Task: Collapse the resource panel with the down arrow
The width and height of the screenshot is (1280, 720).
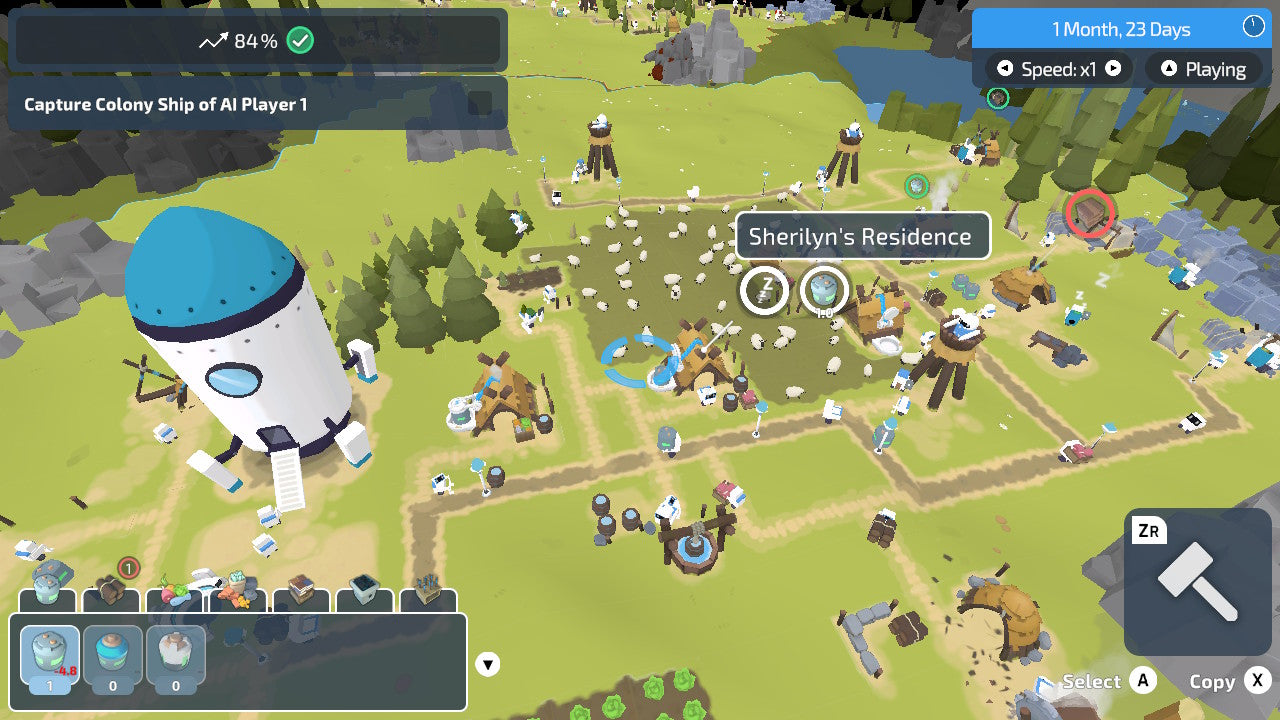Action: point(487,664)
